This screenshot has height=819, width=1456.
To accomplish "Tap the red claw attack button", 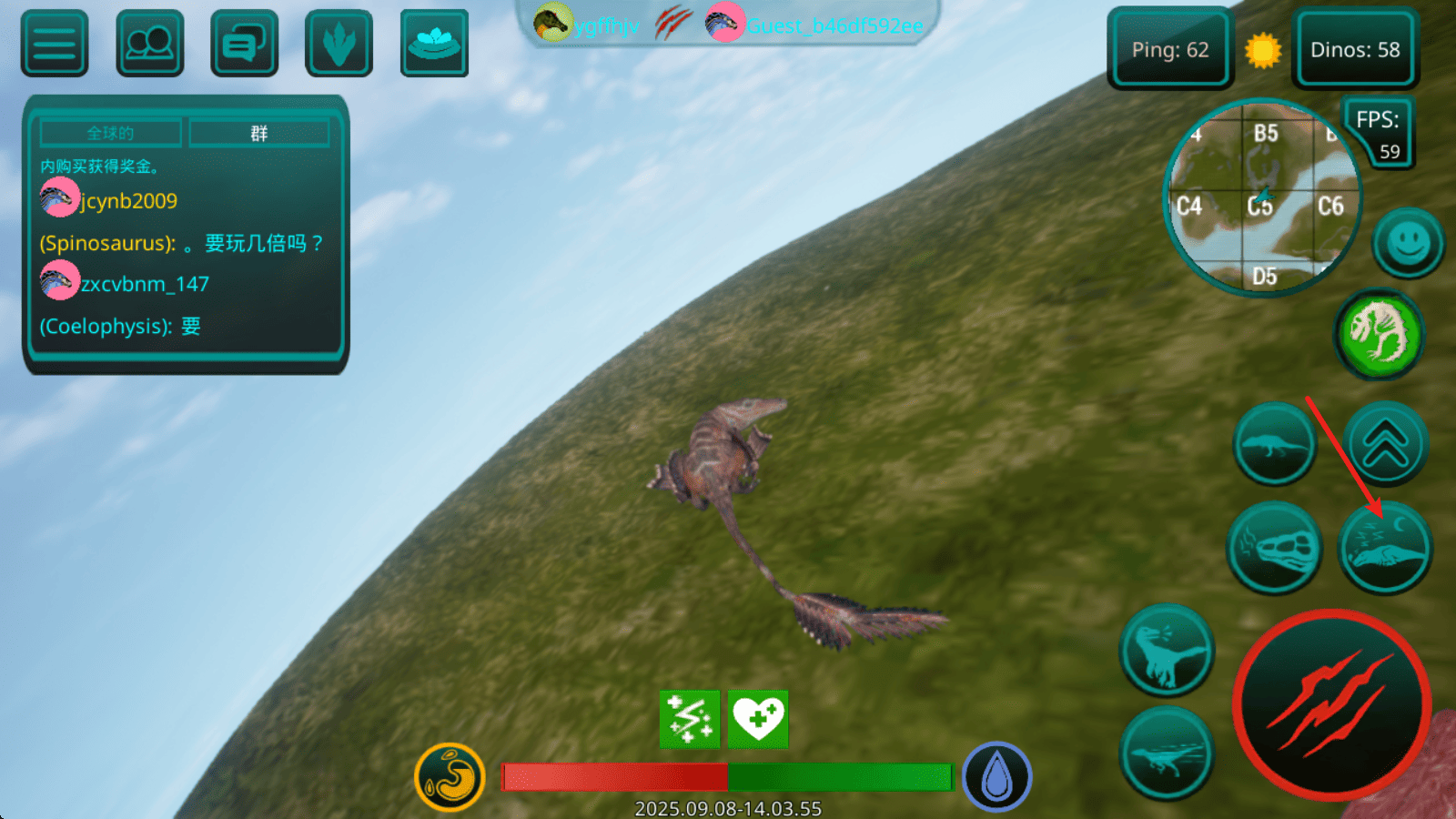I will (1331, 705).
